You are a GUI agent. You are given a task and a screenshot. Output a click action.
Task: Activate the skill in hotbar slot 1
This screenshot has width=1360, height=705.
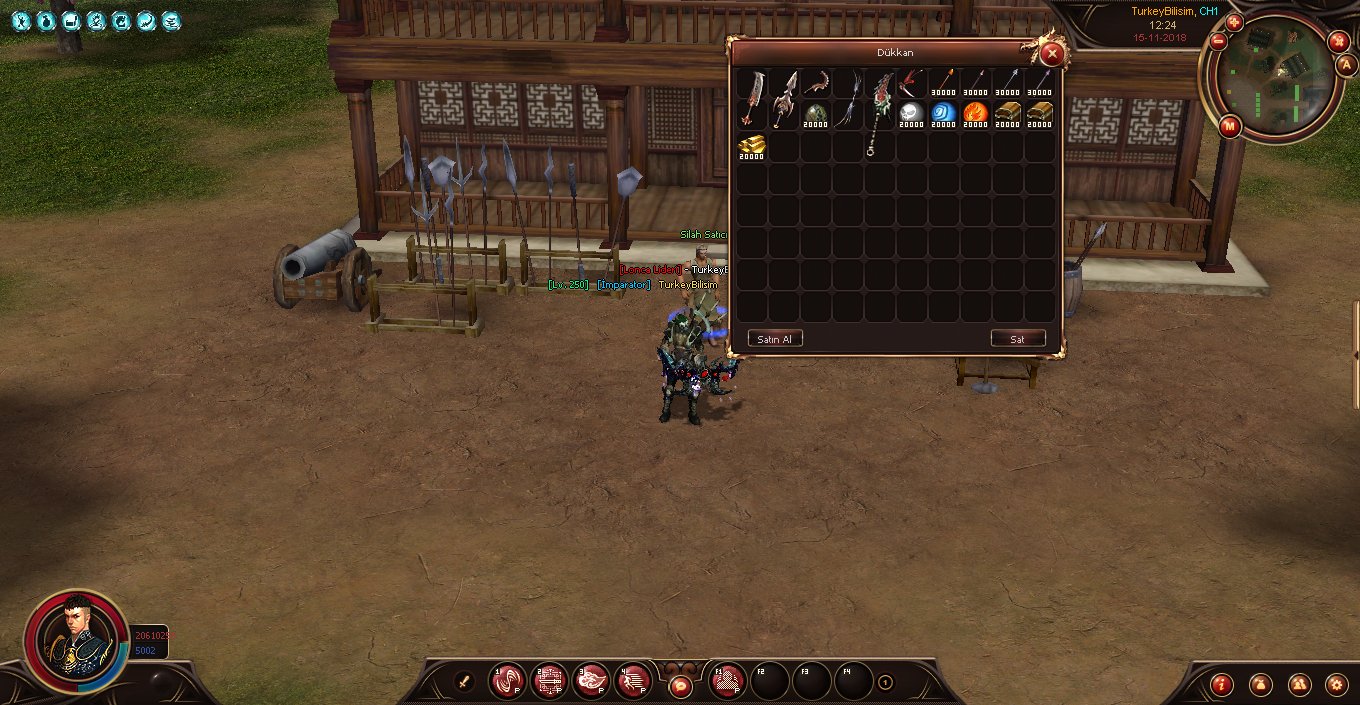507,681
